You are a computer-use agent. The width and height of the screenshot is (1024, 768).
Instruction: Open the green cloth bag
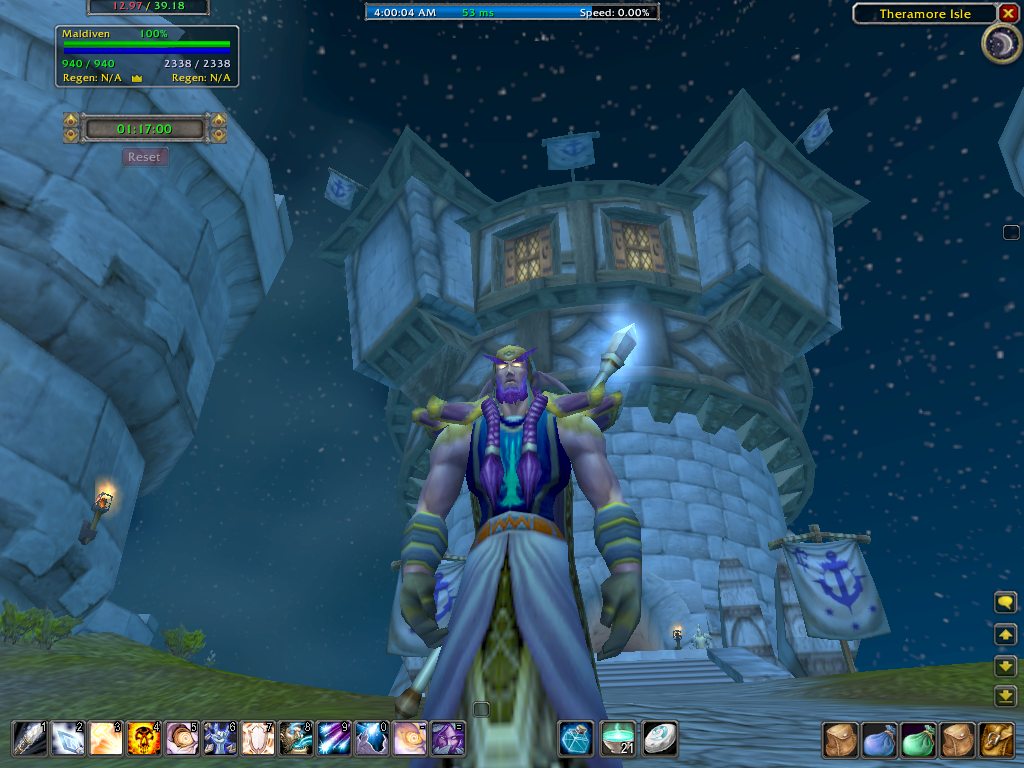pyautogui.click(x=918, y=740)
